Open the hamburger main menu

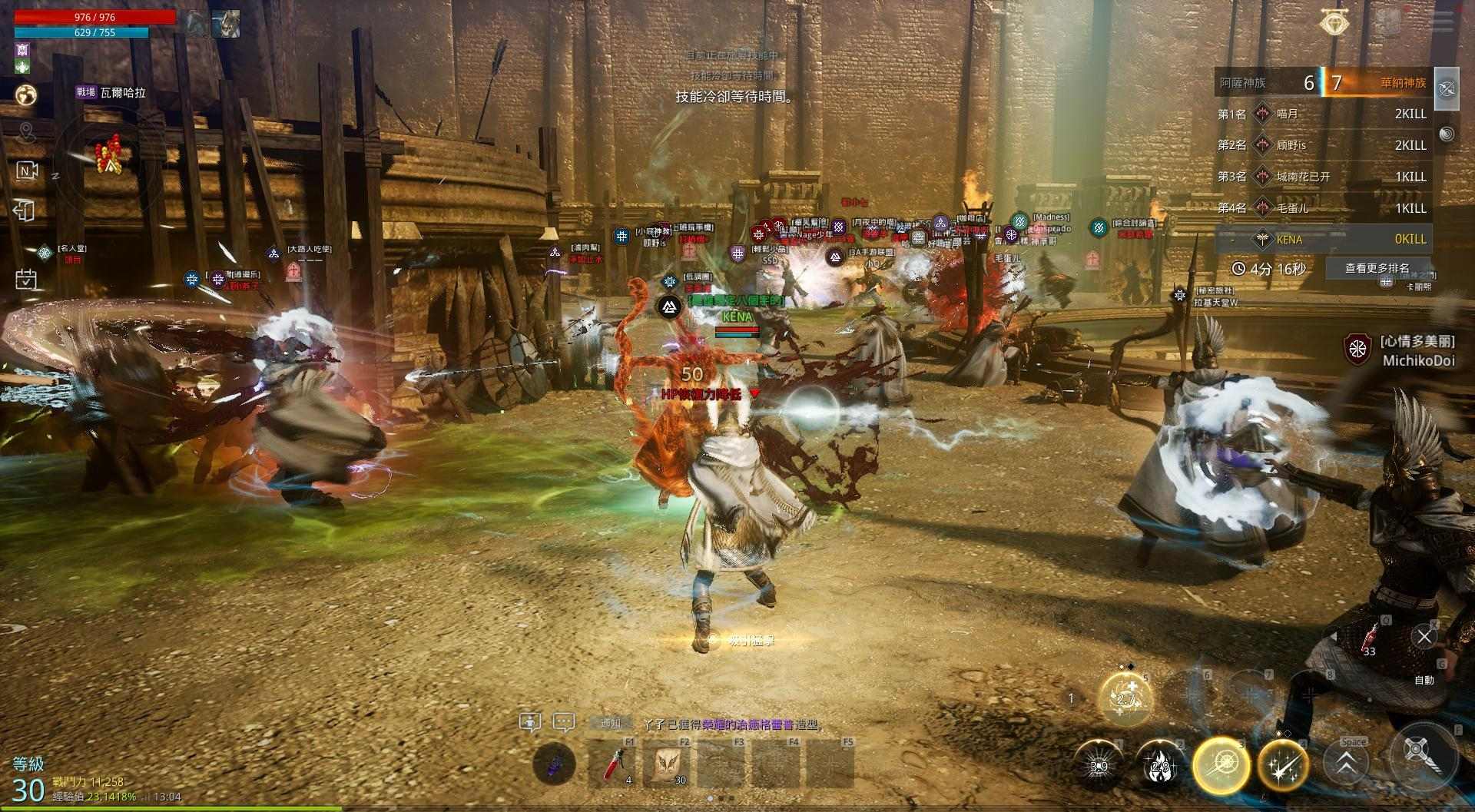1441,21
